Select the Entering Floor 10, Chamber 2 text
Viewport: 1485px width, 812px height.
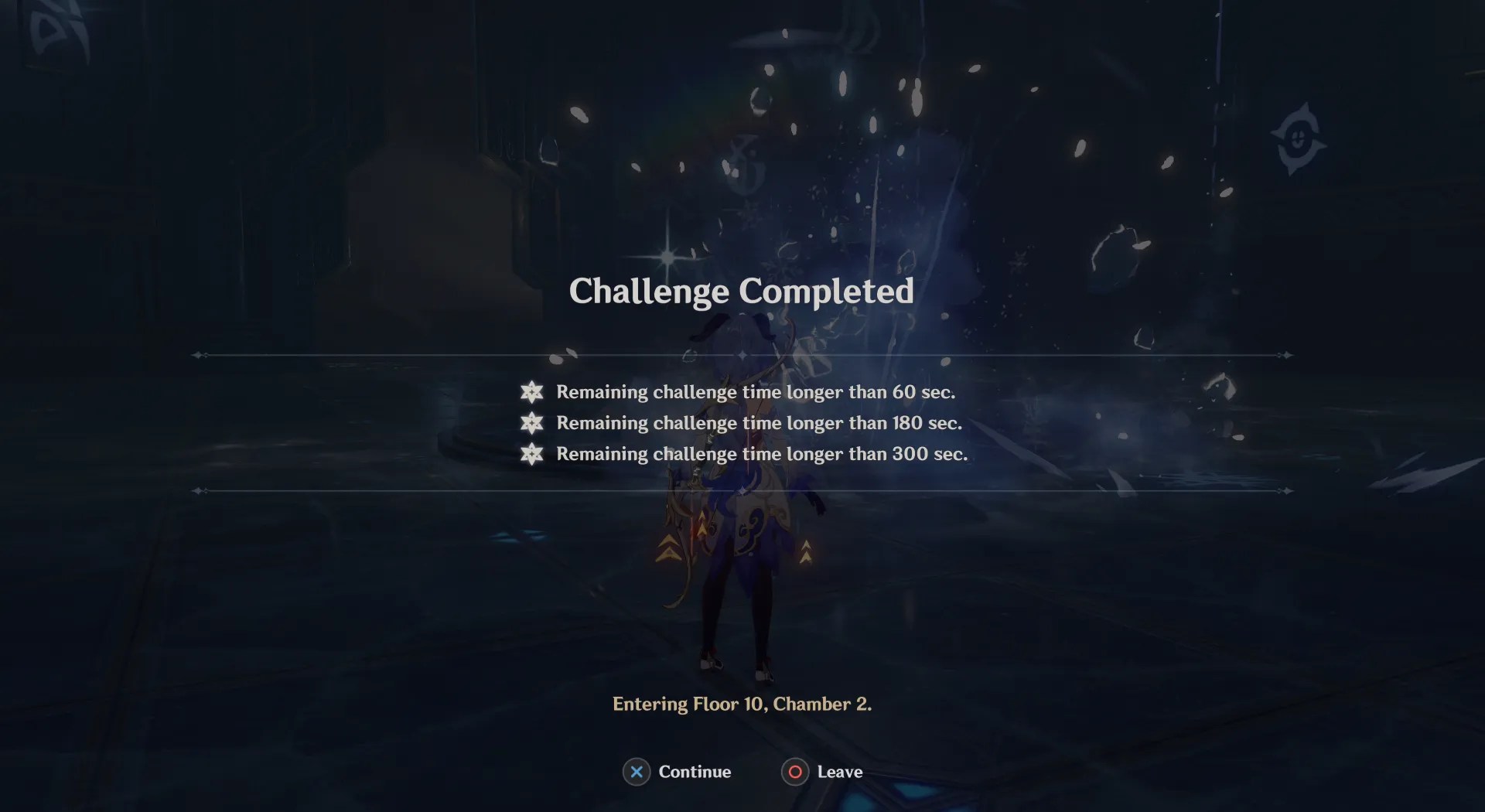point(742,705)
